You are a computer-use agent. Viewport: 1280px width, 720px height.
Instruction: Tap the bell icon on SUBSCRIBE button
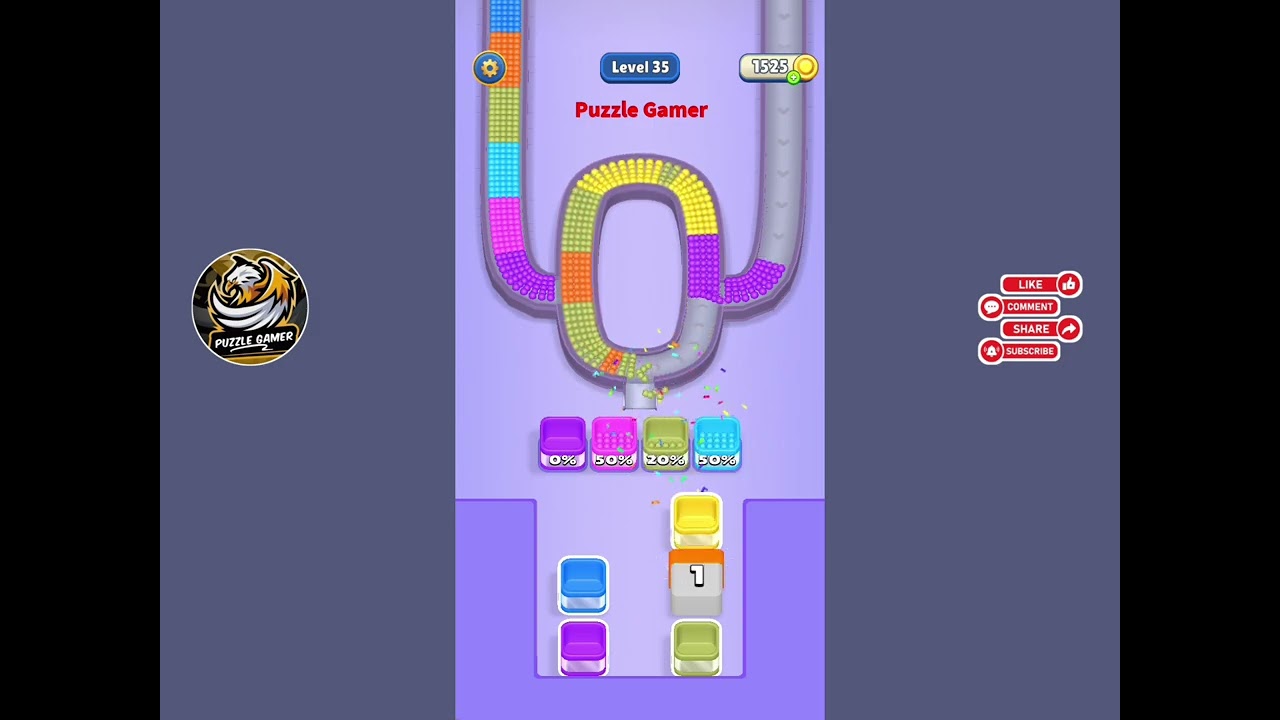(x=991, y=351)
